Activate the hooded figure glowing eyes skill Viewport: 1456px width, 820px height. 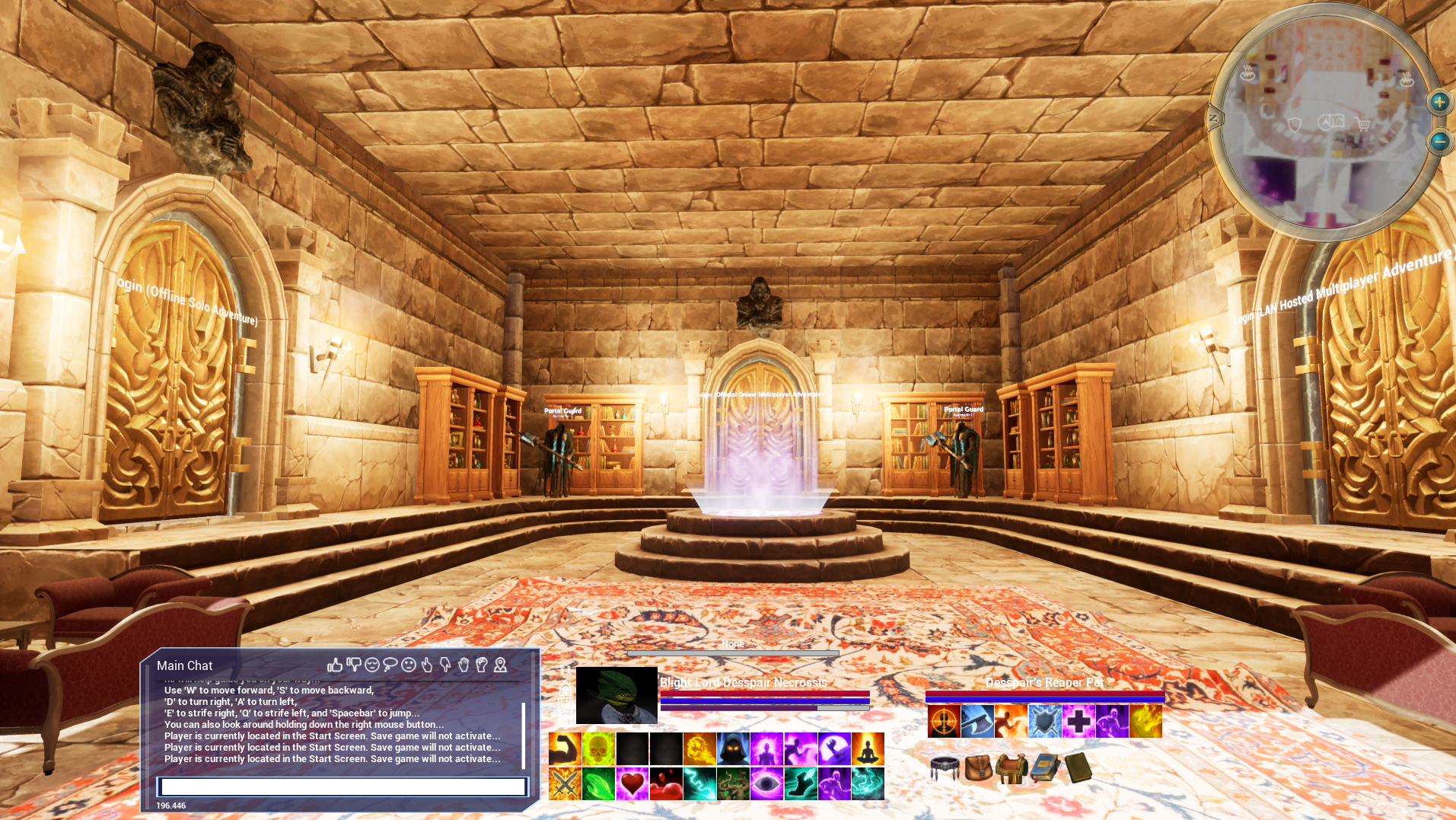coord(732,749)
